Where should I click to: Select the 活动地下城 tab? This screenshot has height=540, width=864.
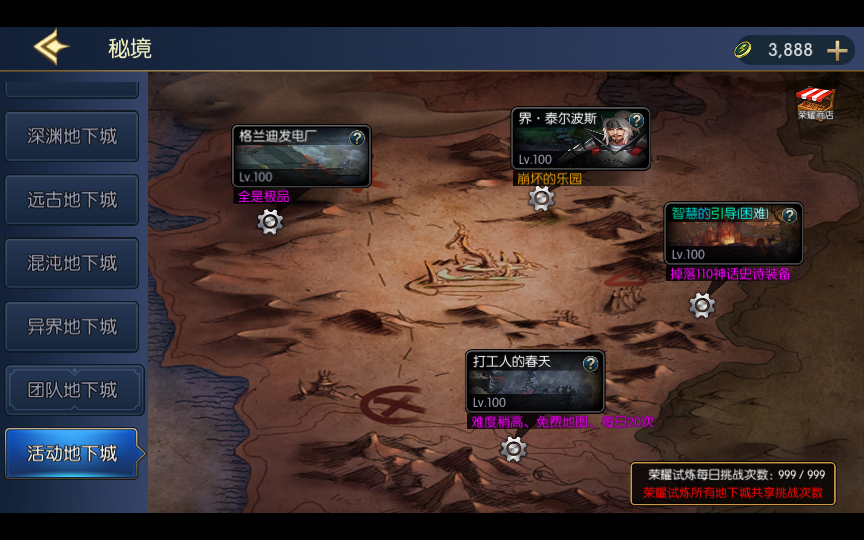point(72,454)
